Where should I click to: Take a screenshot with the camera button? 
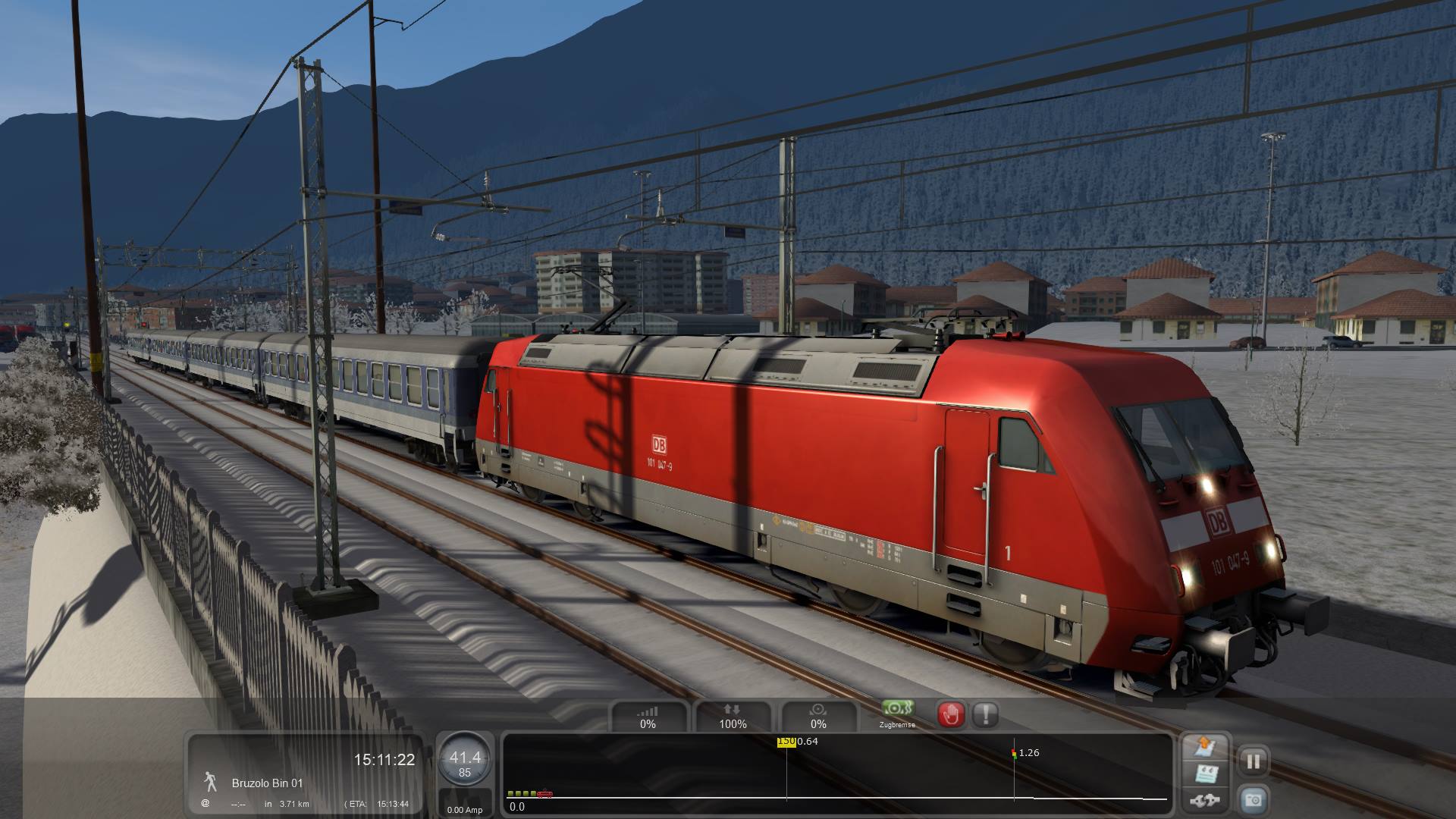pos(1253,799)
